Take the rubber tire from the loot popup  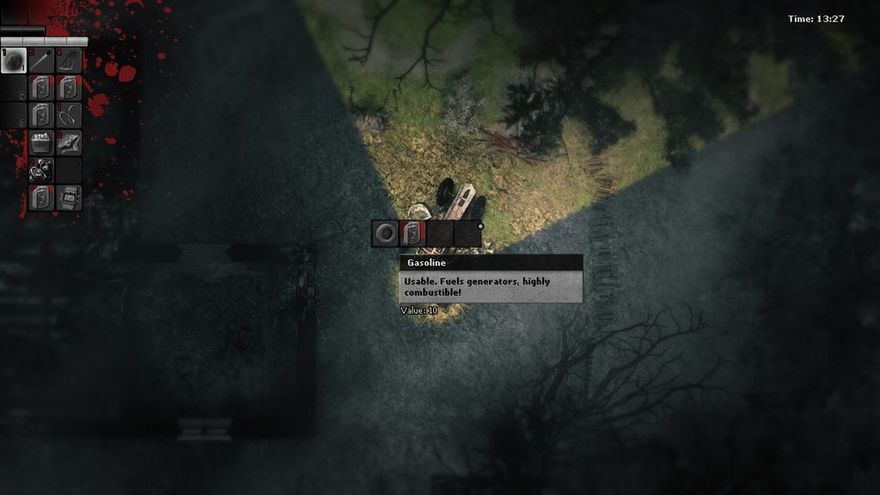[385, 233]
